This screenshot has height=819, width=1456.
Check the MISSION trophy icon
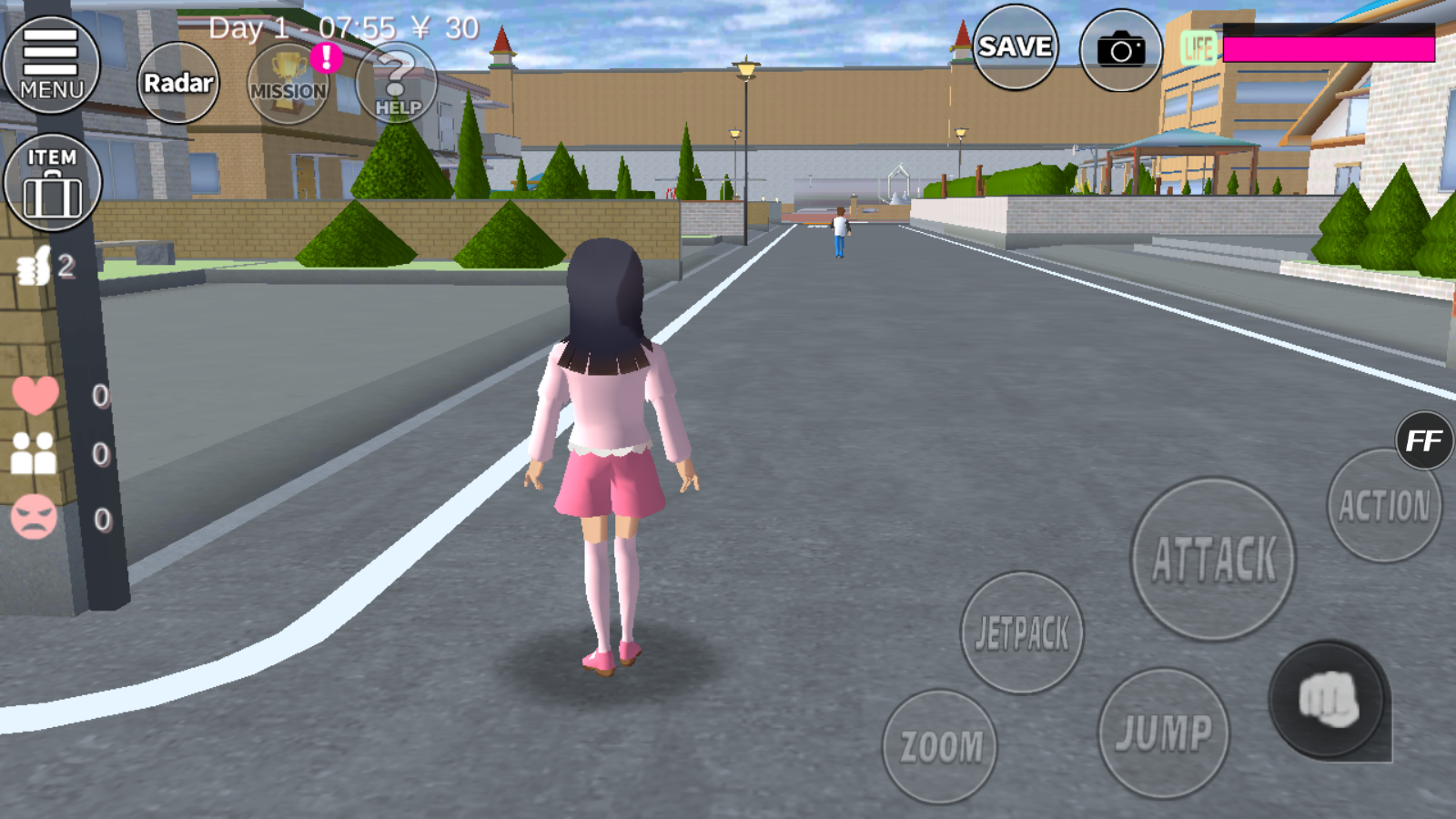coord(288,85)
